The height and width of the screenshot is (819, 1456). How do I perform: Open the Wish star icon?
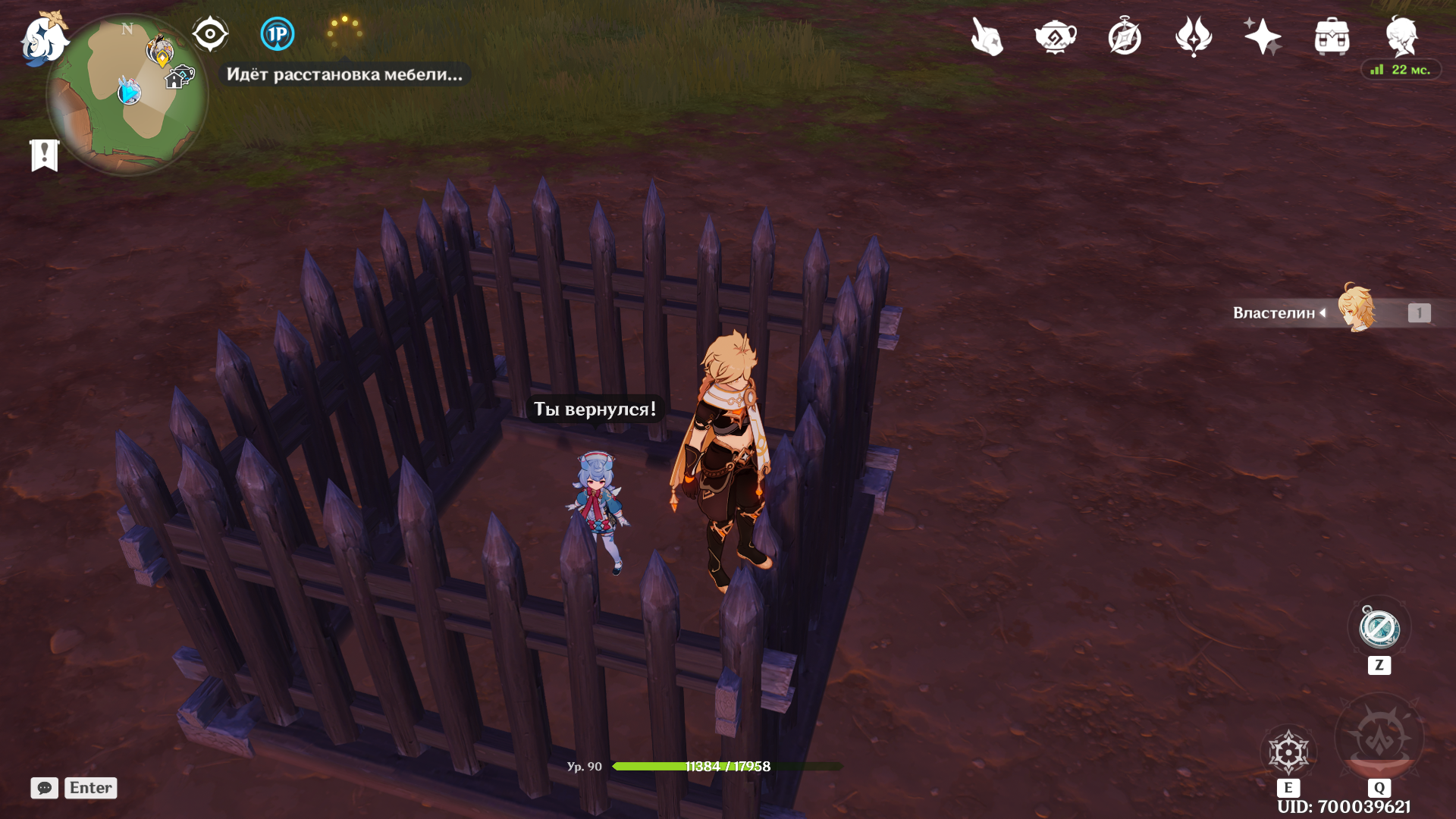pos(1262,36)
